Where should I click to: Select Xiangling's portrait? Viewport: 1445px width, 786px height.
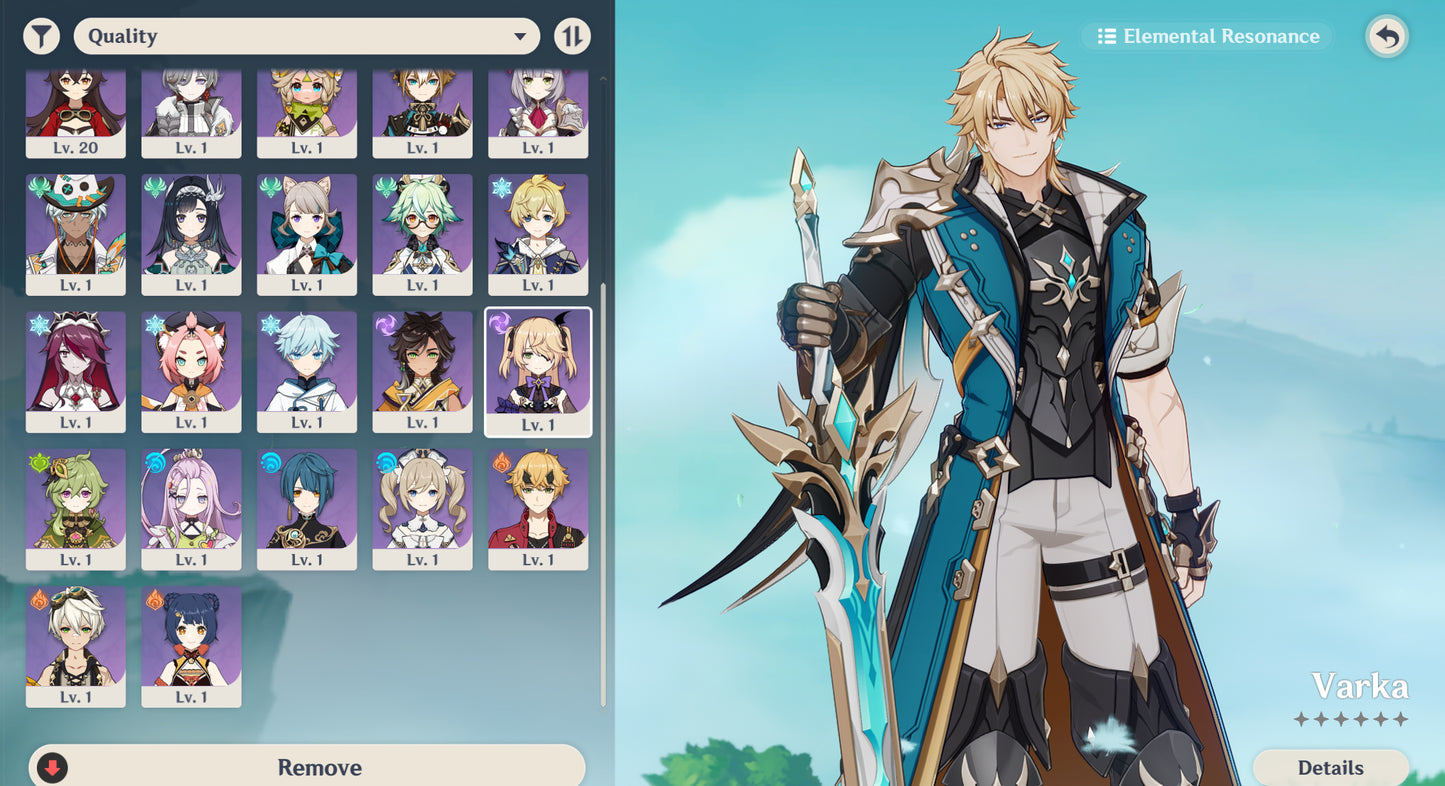click(191, 647)
